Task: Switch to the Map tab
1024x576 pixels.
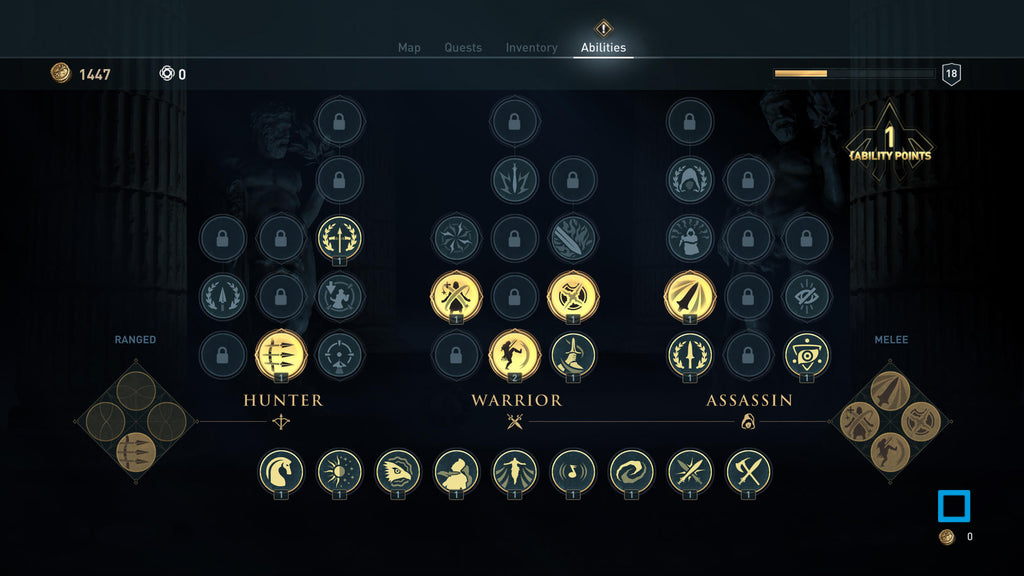Action: [409, 48]
